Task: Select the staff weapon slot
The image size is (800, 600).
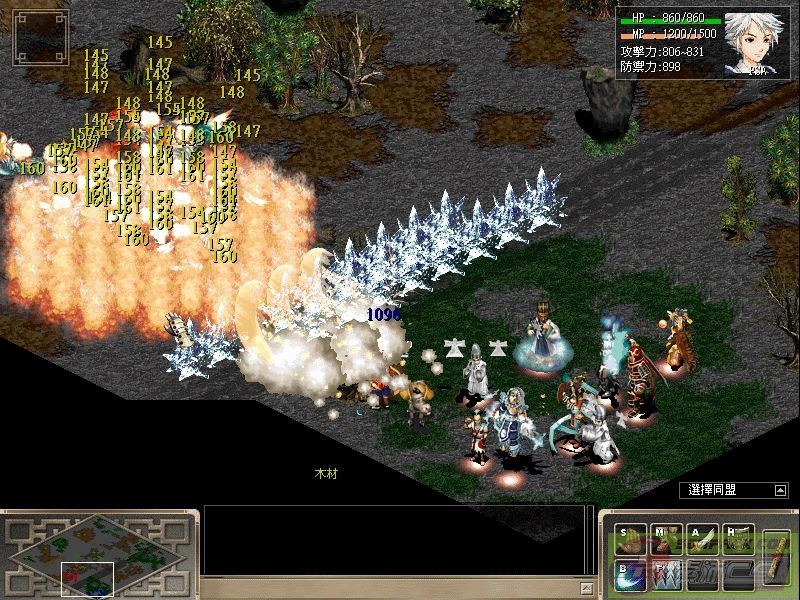Action: click(x=776, y=557)
